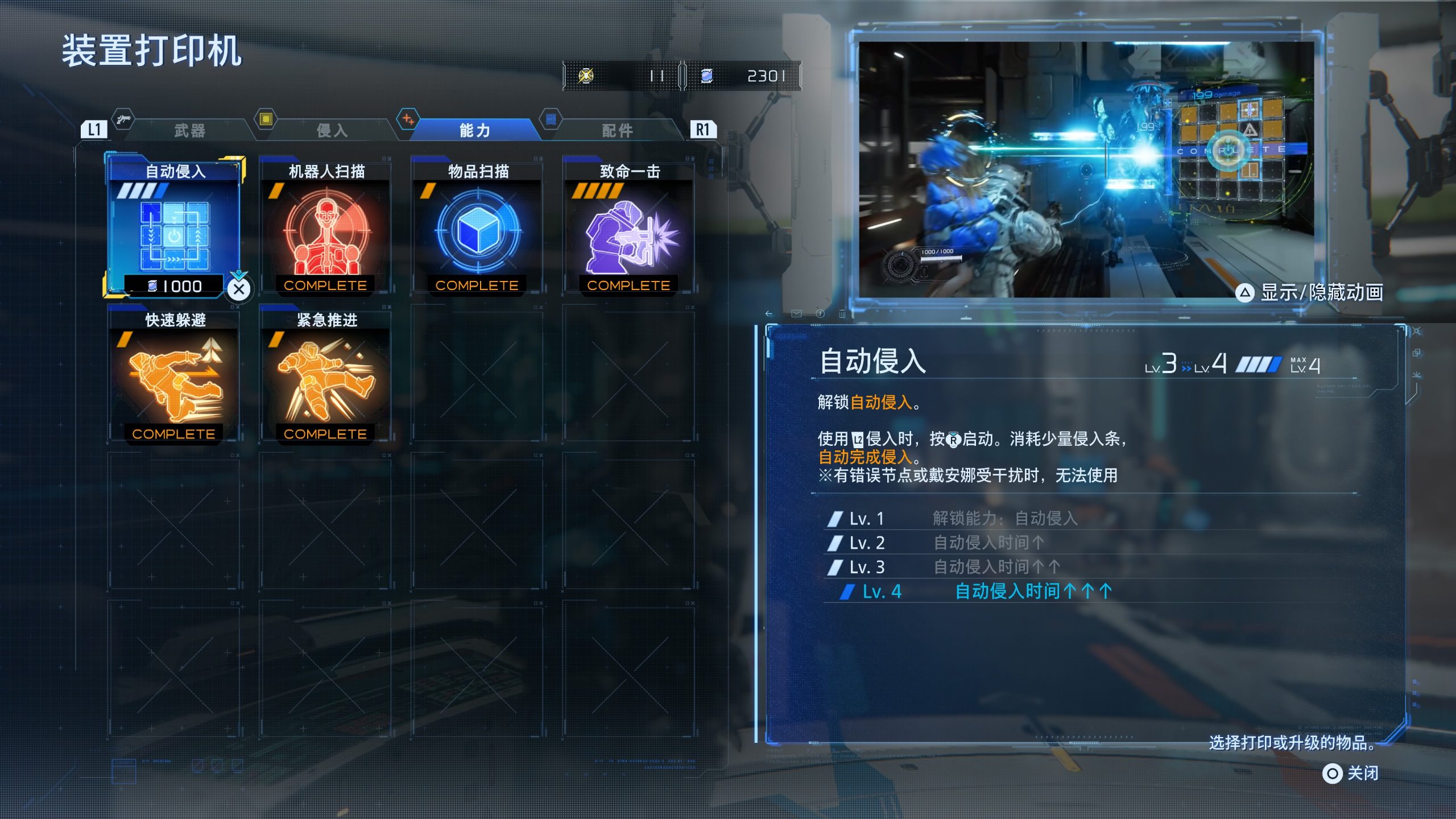1456x819 pixels.
Task: Select the 自动侵入 ability card
Action: (174, 227)
